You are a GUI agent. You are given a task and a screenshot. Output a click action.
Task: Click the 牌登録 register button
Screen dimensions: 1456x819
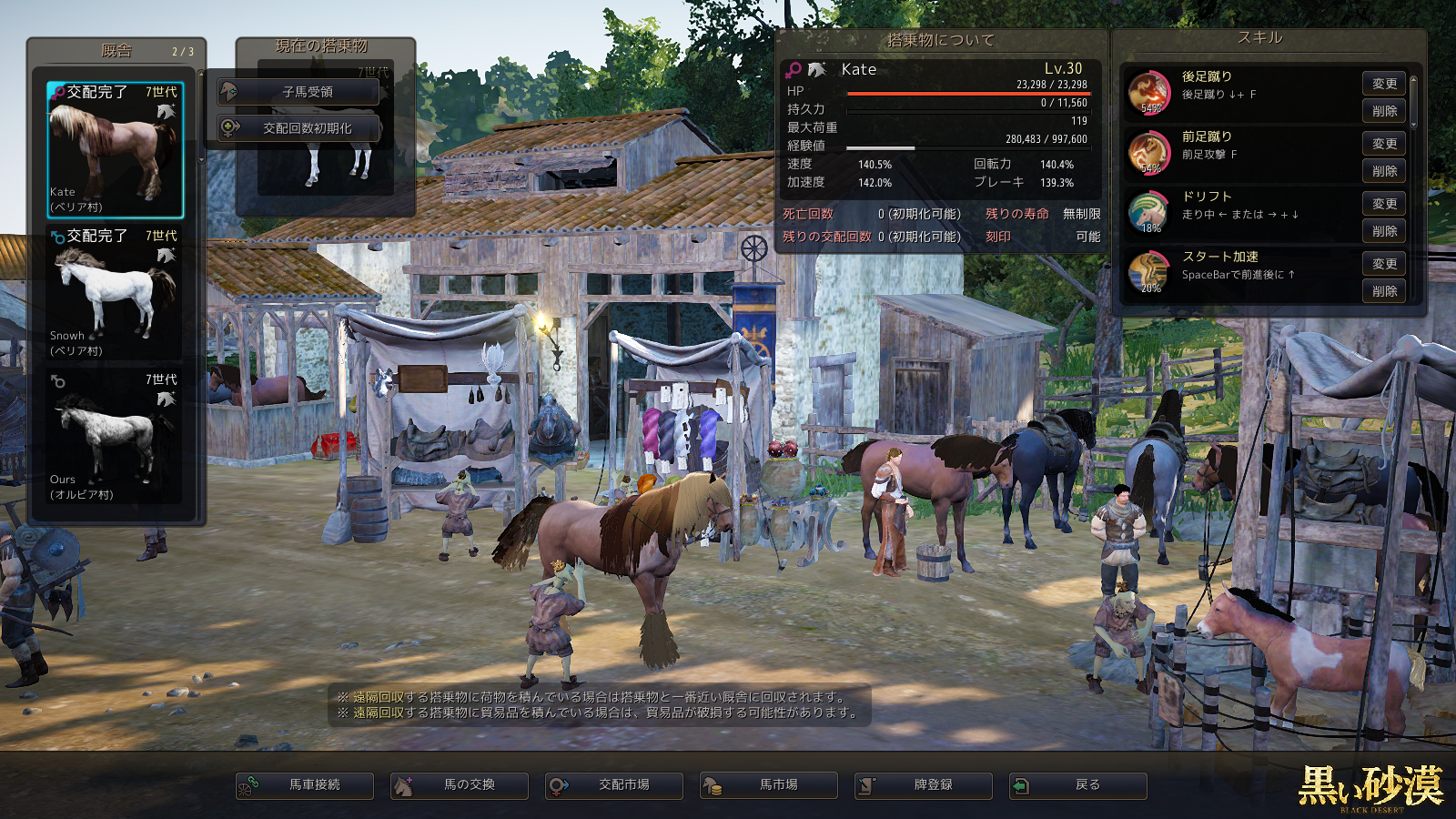[x=924, y=785]
